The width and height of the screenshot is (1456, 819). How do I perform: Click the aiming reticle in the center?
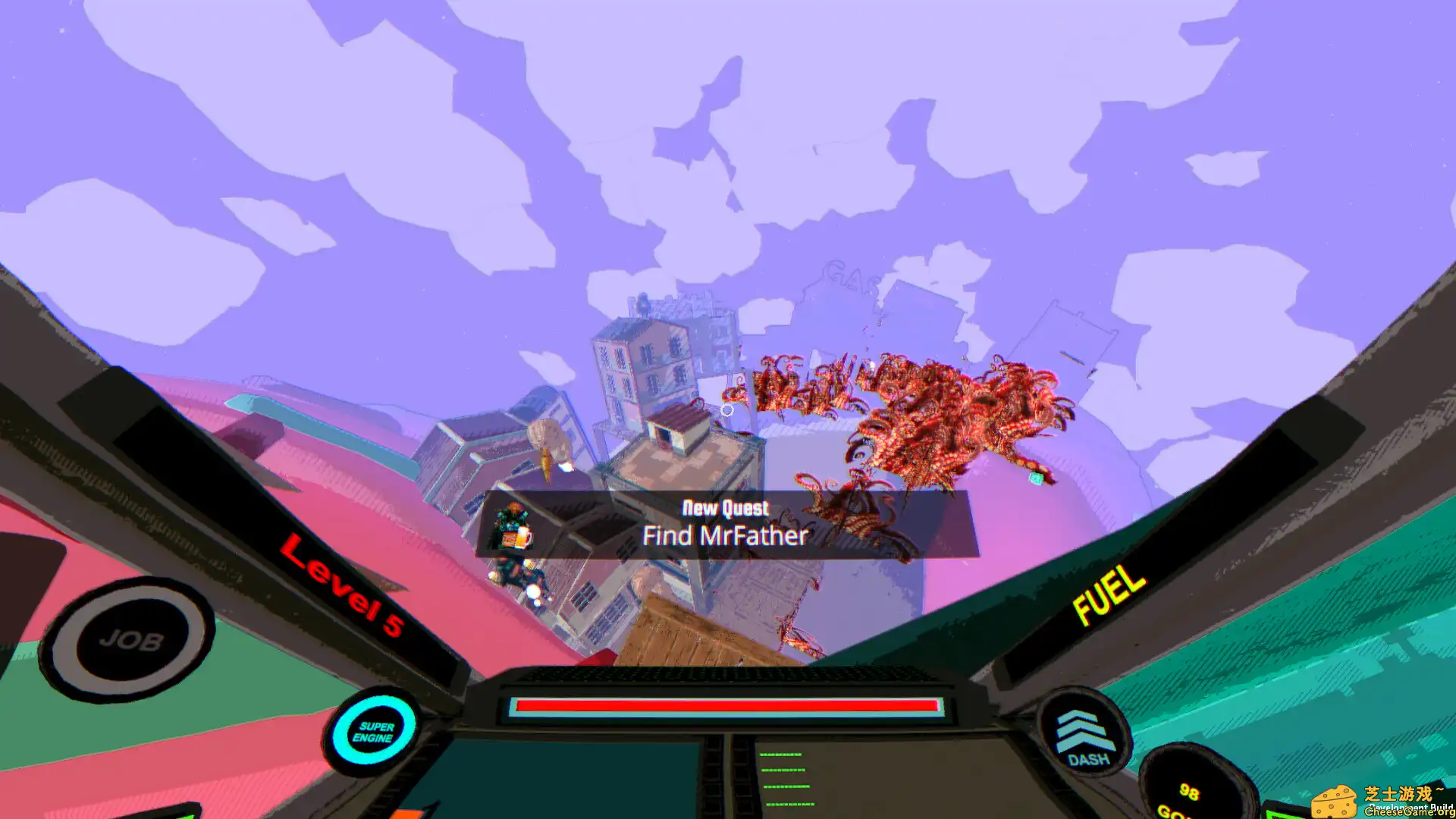point(728,409)
